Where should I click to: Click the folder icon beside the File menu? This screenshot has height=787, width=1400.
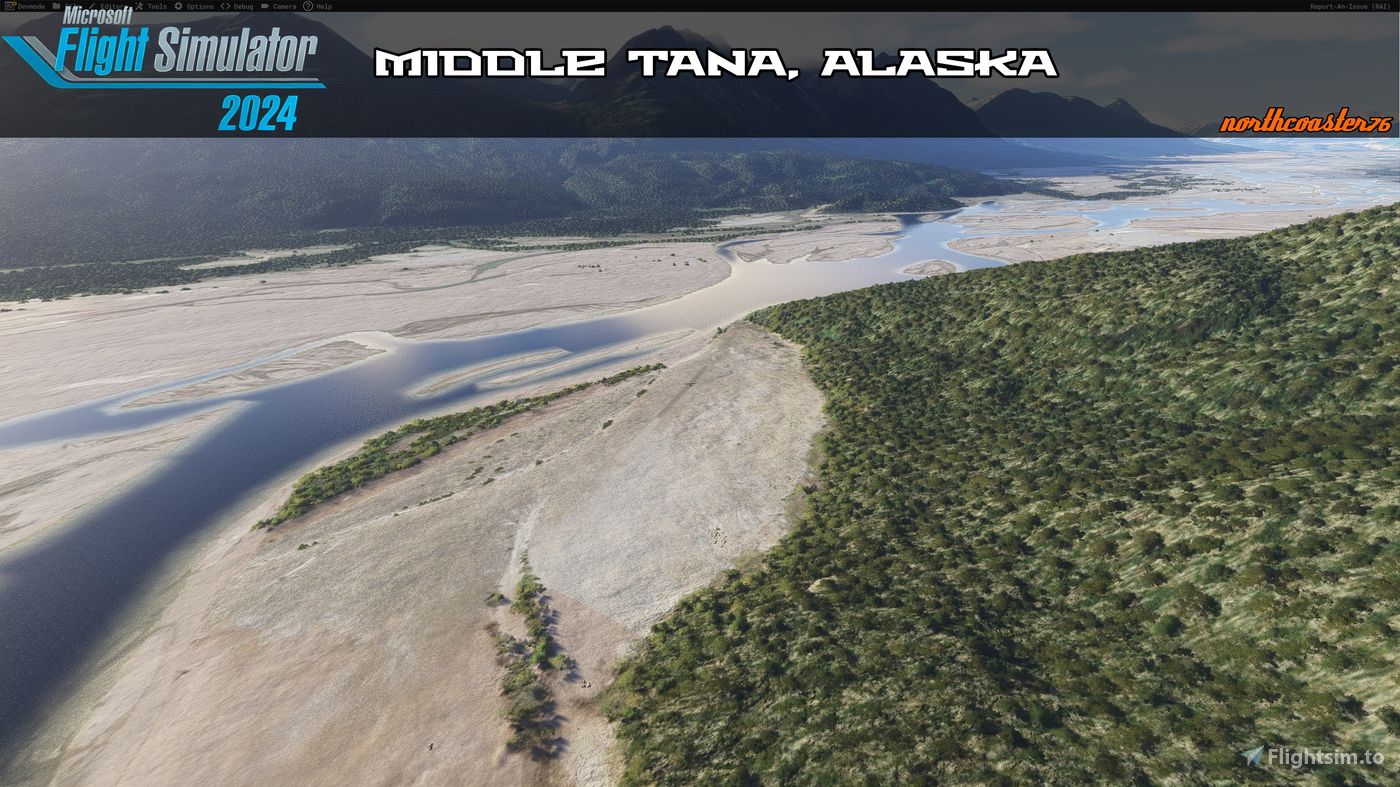[56, 6]
